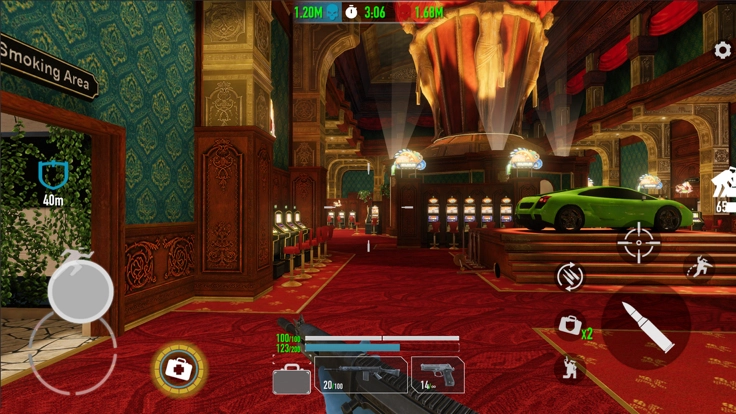
Task: Select the shield objective marker showing 40m
Action: click(x=52, y=176)
